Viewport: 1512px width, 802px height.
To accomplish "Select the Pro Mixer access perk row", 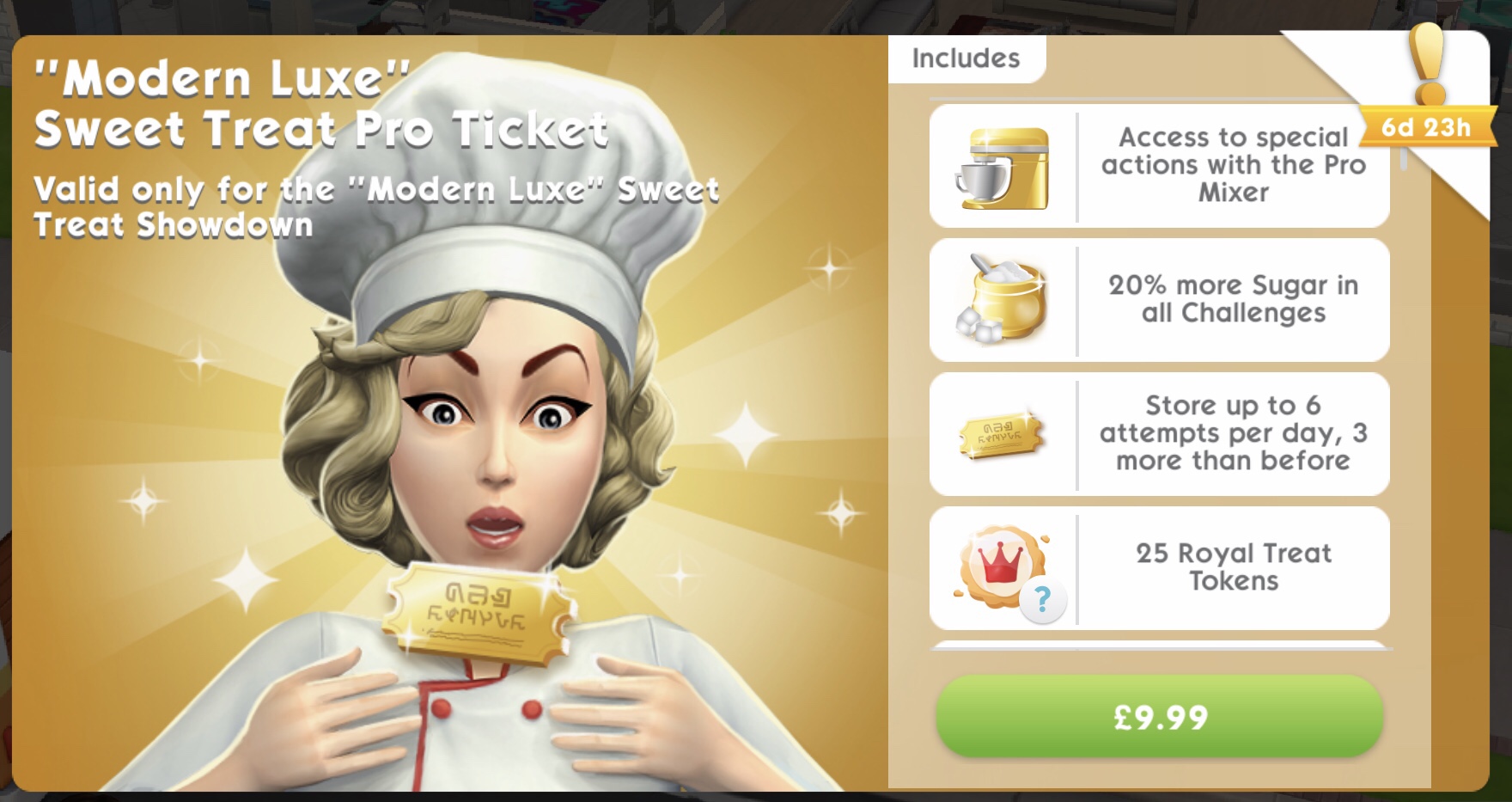I will coord(1159,166).
